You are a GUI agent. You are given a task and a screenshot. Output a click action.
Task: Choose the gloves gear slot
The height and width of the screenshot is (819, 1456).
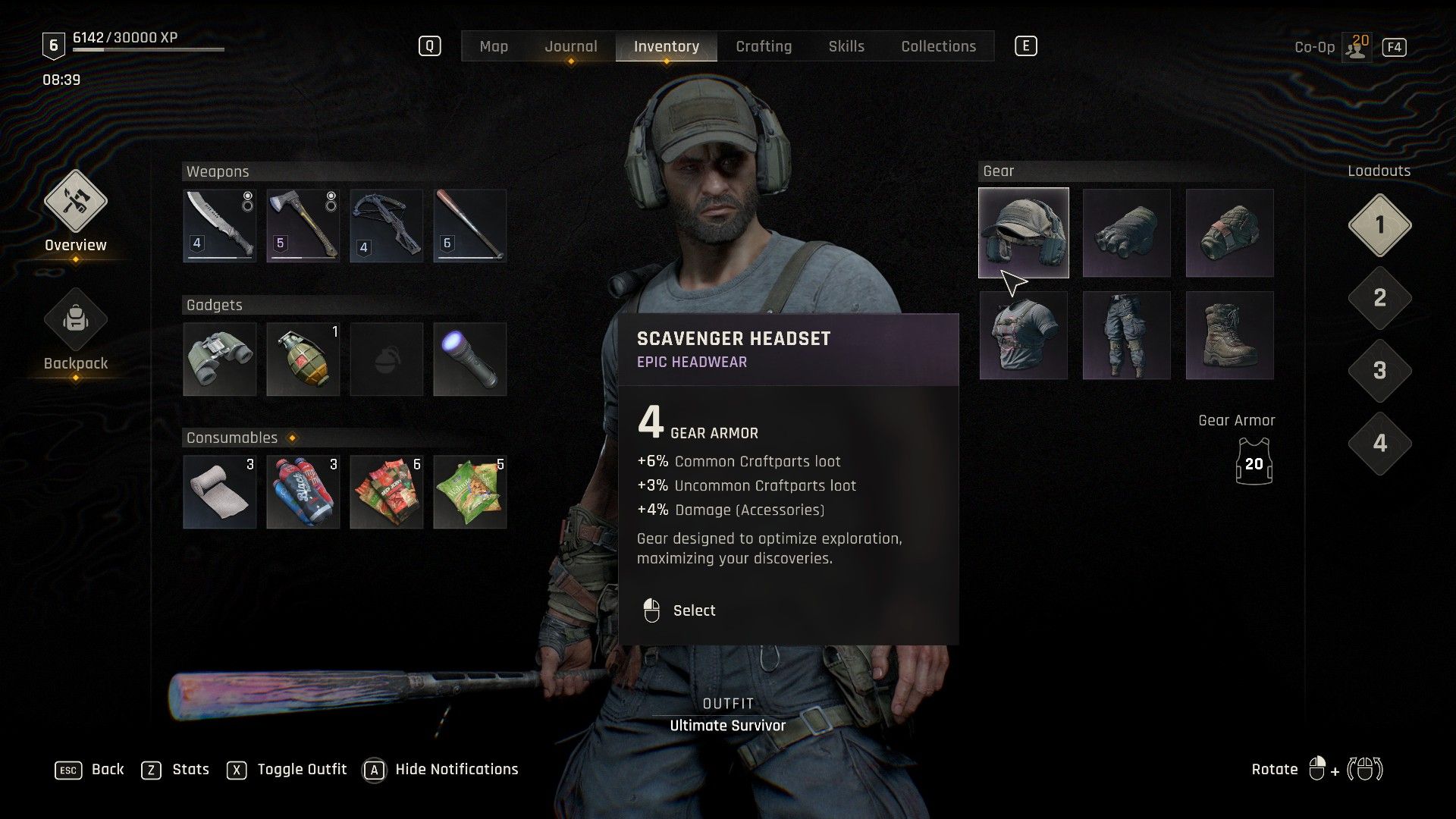[1127, 233]
